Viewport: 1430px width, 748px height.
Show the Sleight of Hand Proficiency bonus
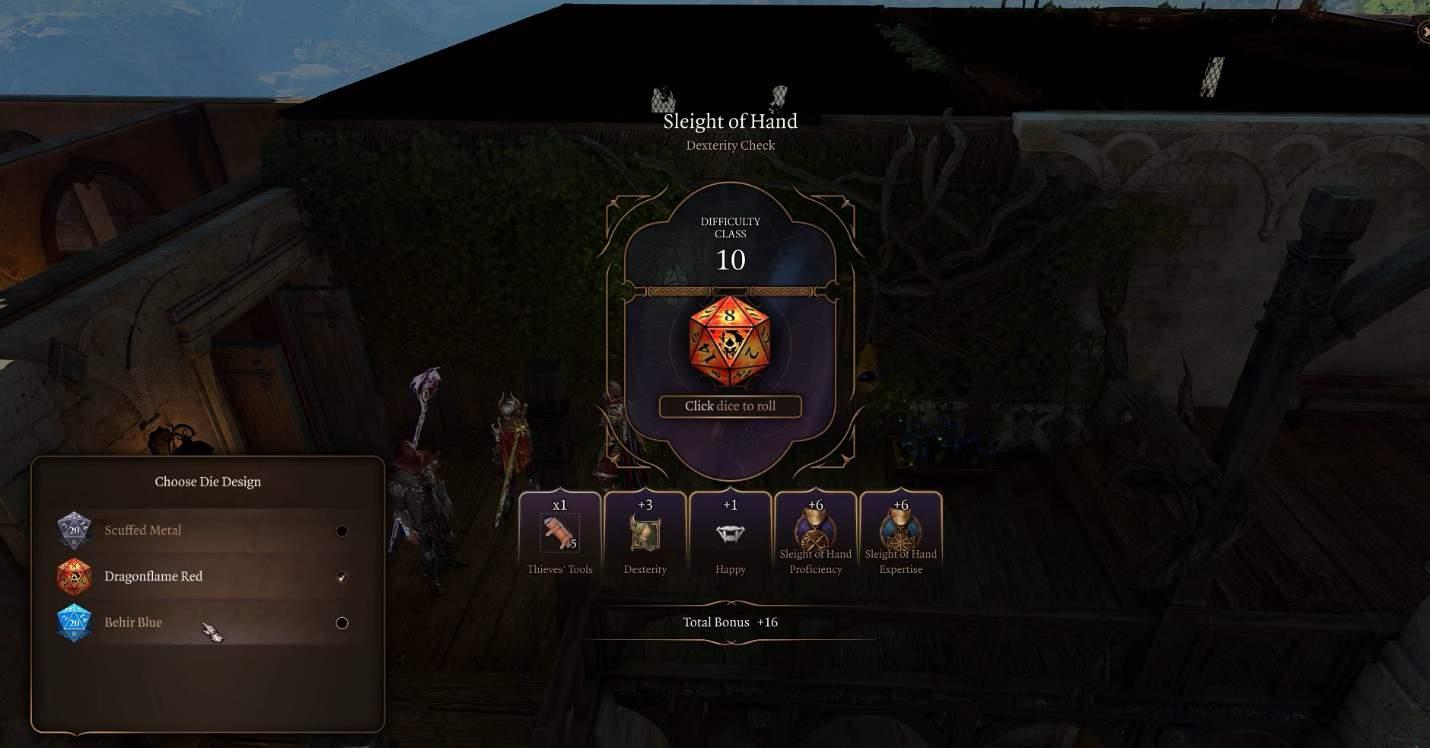815,537
